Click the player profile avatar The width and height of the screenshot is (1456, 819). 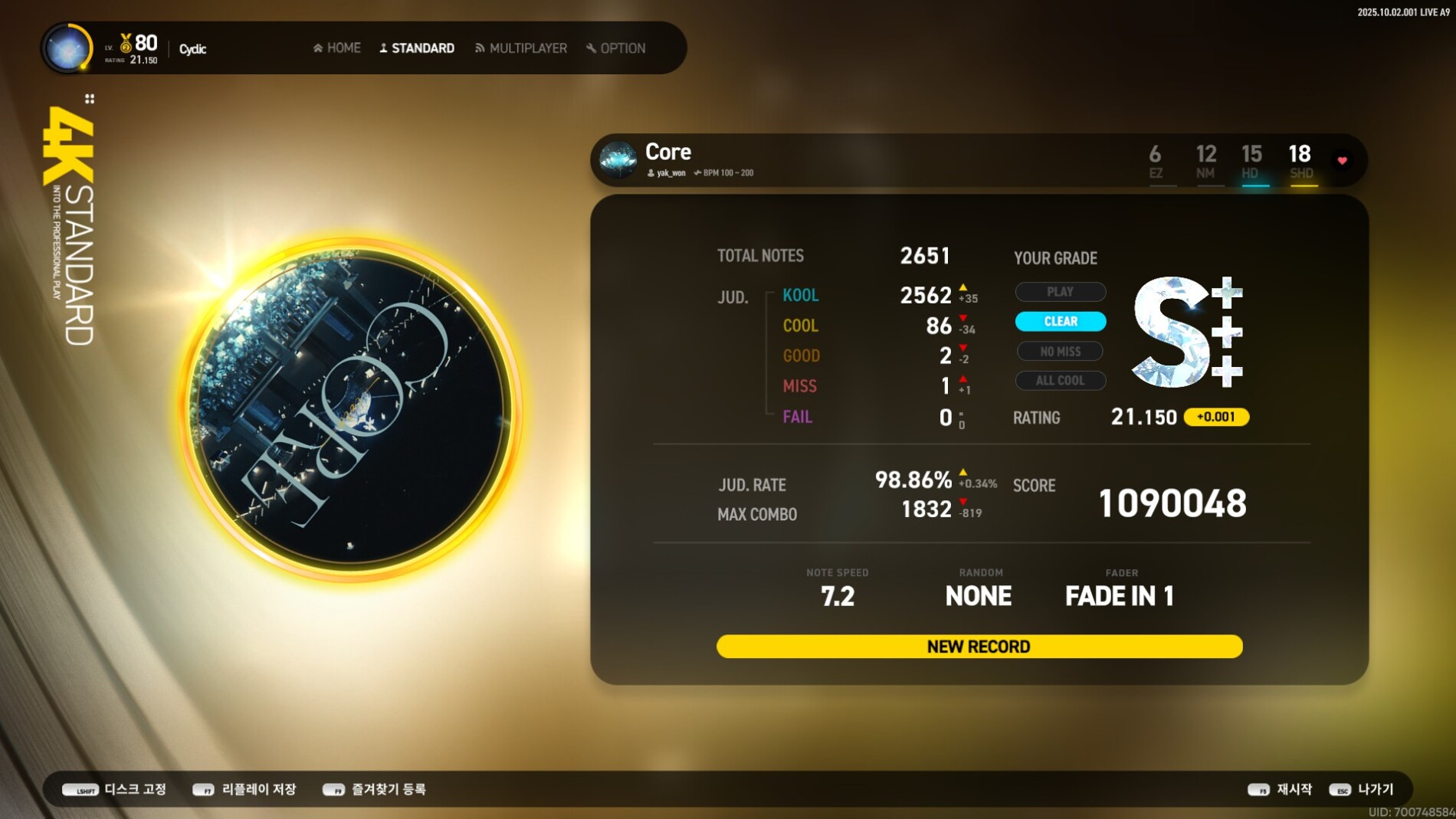[x=67, y=48]
